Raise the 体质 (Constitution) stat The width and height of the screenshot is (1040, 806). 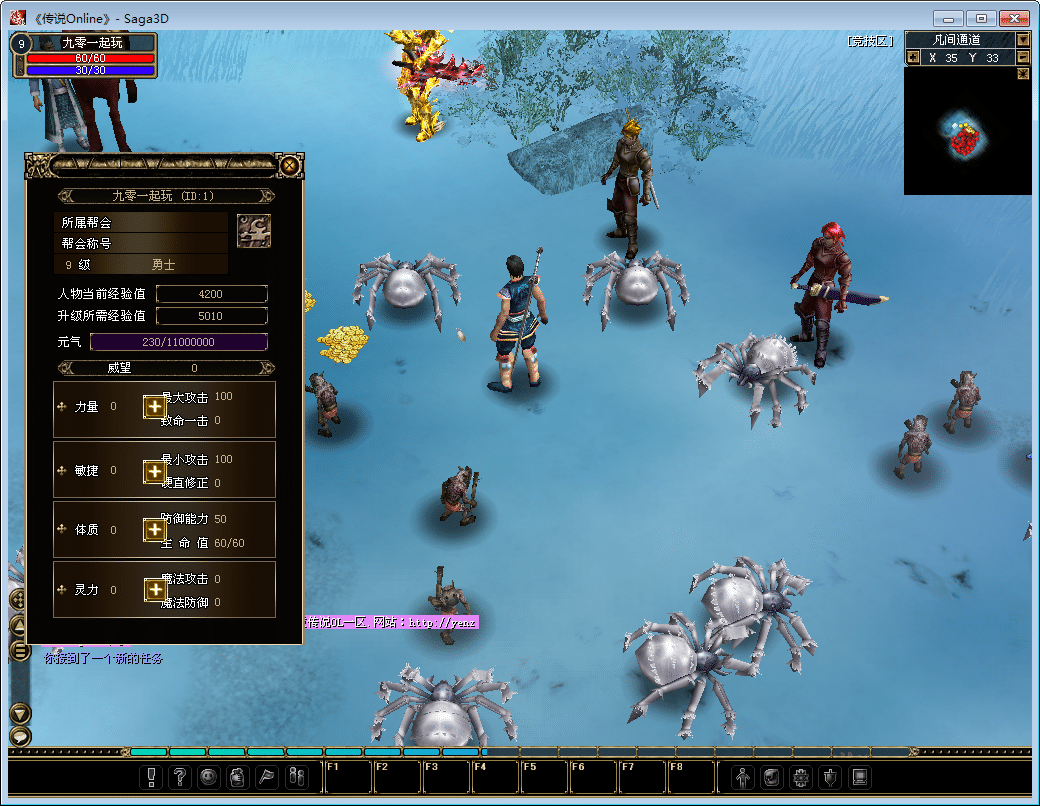click(x=154, y=530)
